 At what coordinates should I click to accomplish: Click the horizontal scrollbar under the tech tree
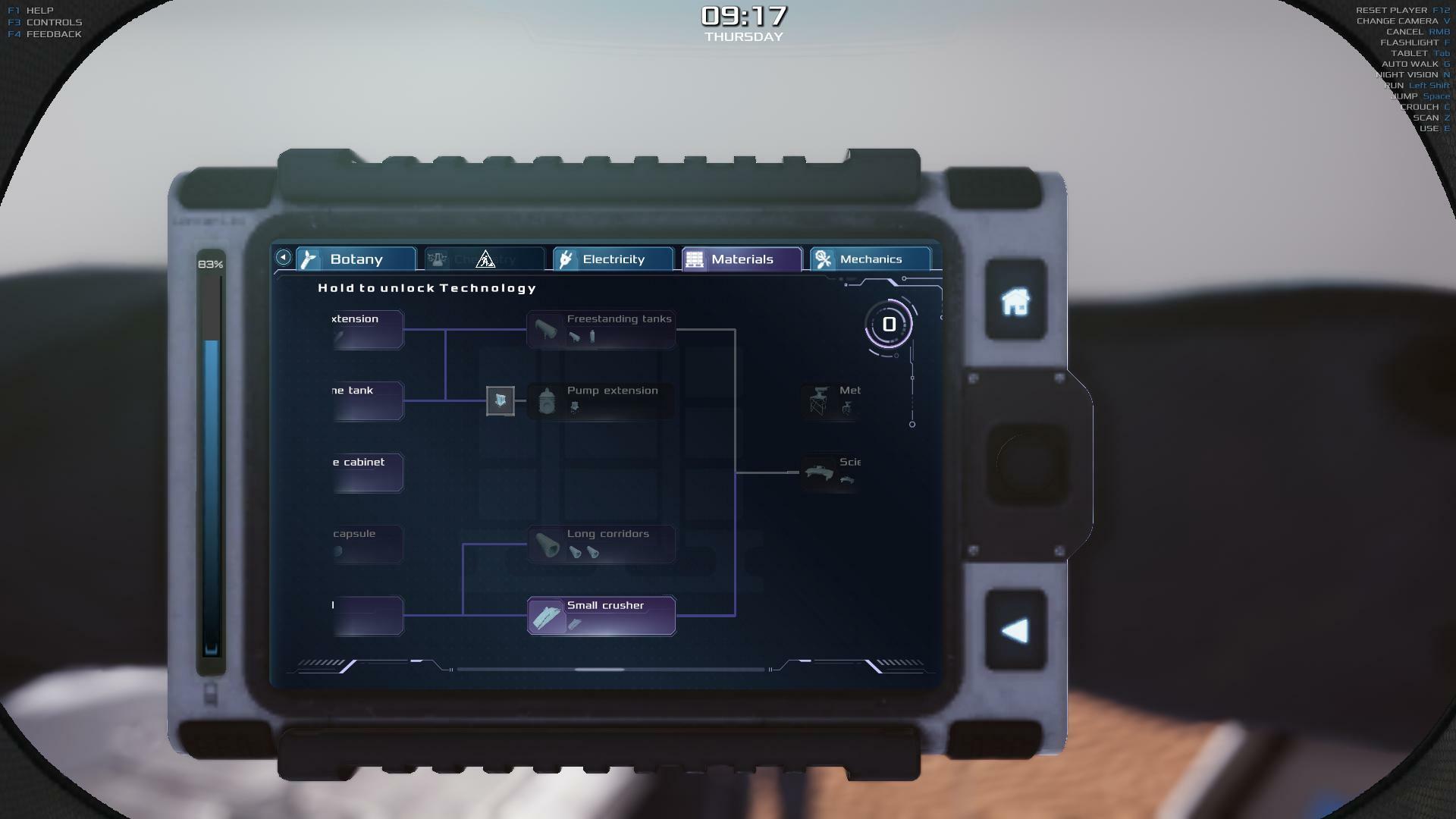[599, 670]
